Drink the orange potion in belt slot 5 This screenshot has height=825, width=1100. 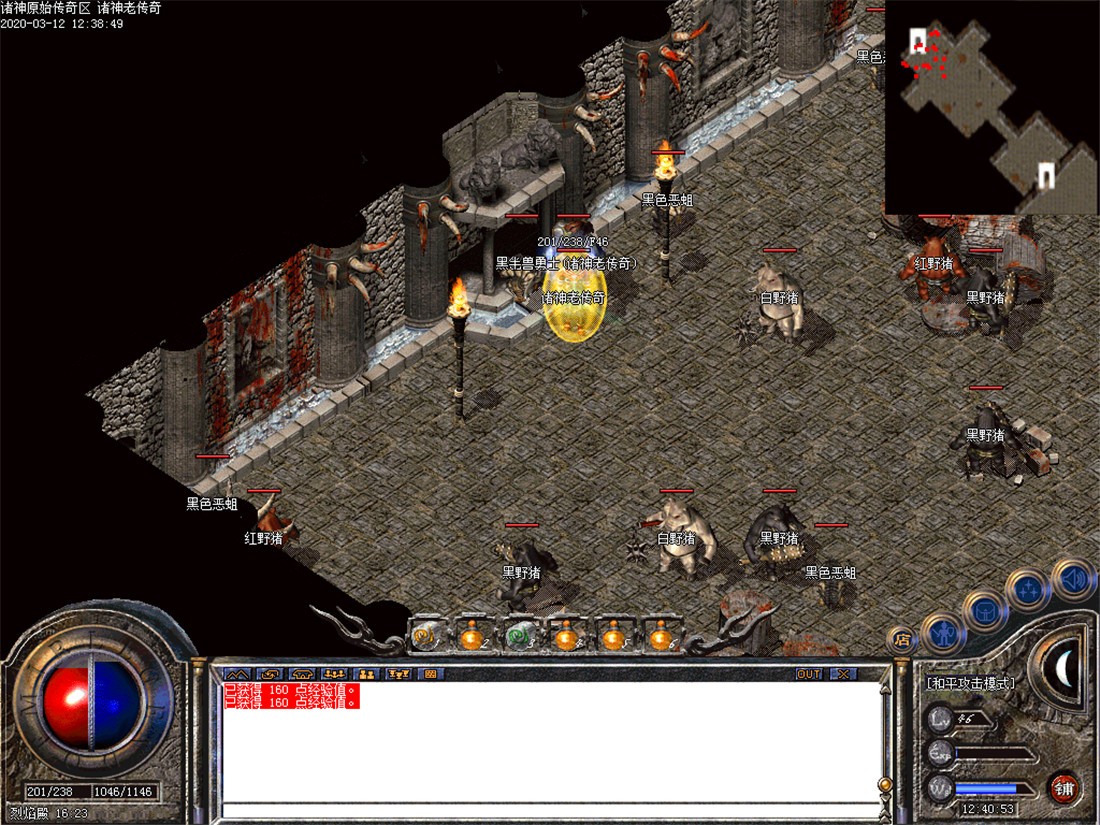612,635
